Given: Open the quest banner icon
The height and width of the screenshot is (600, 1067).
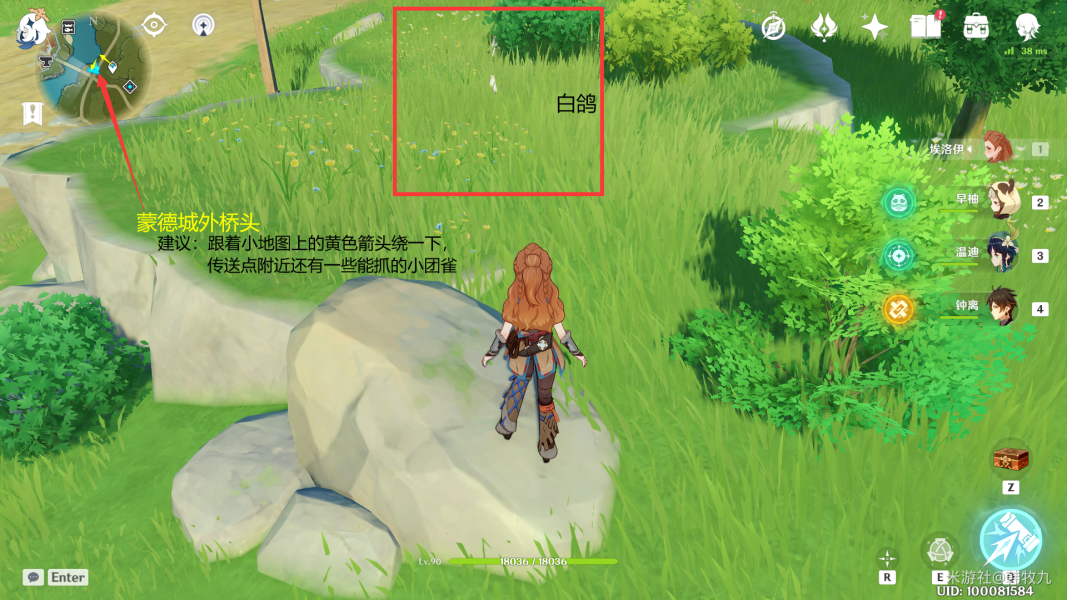Looking at the screenshot, I should click(x=32, y=115).
